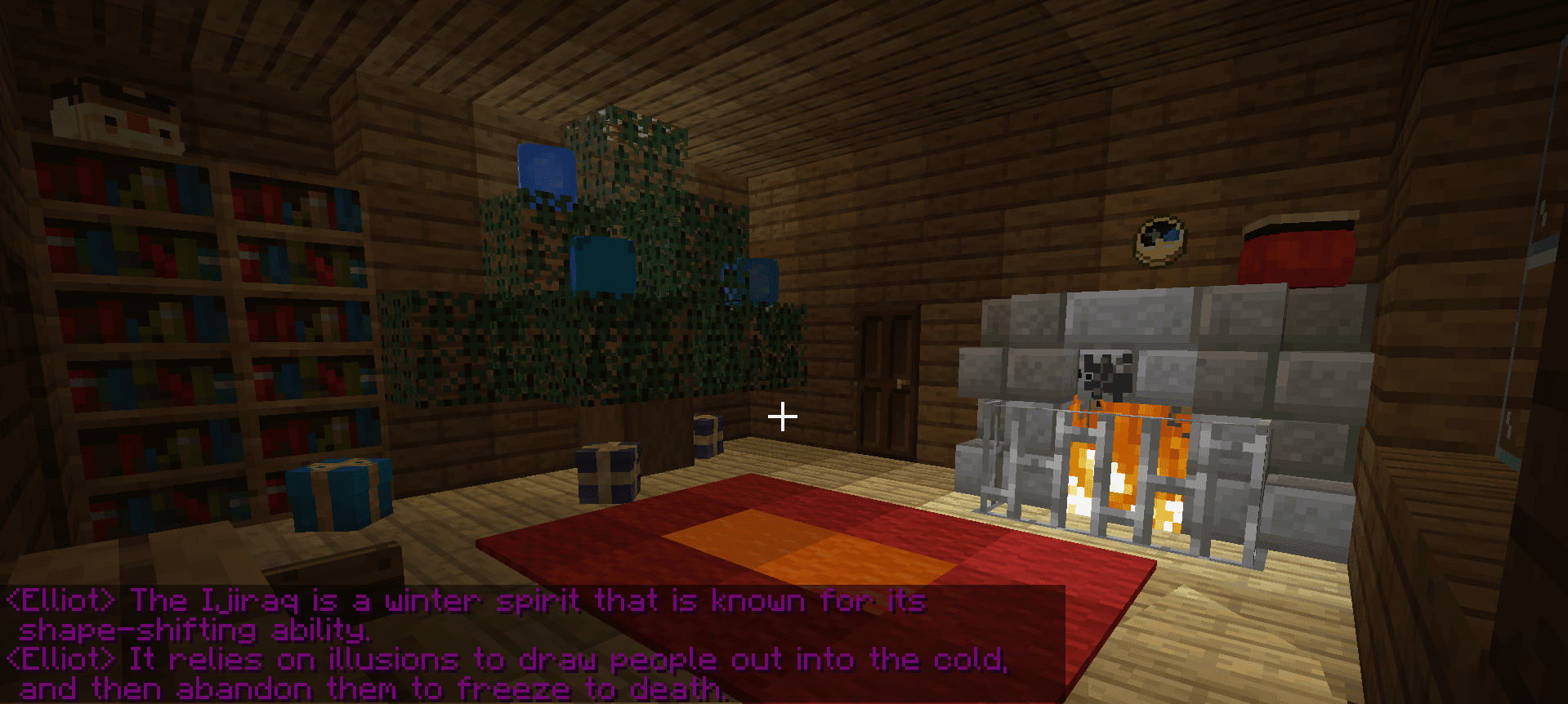
Task: Click the clock hanging on the wall
Action: [1160, 239]
